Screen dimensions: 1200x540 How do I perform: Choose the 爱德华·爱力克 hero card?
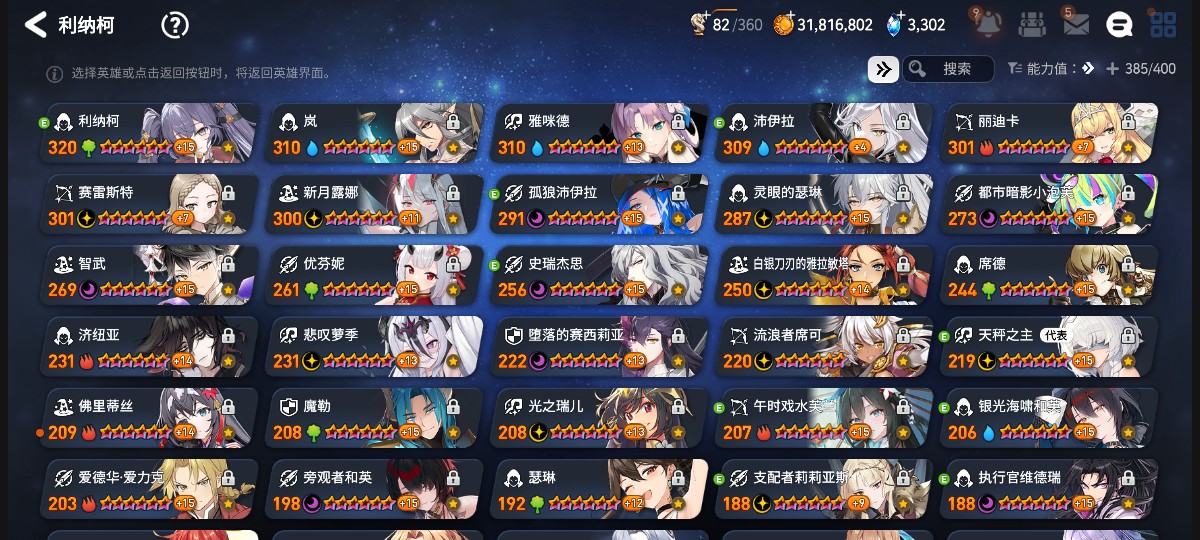tap(150, 489)
